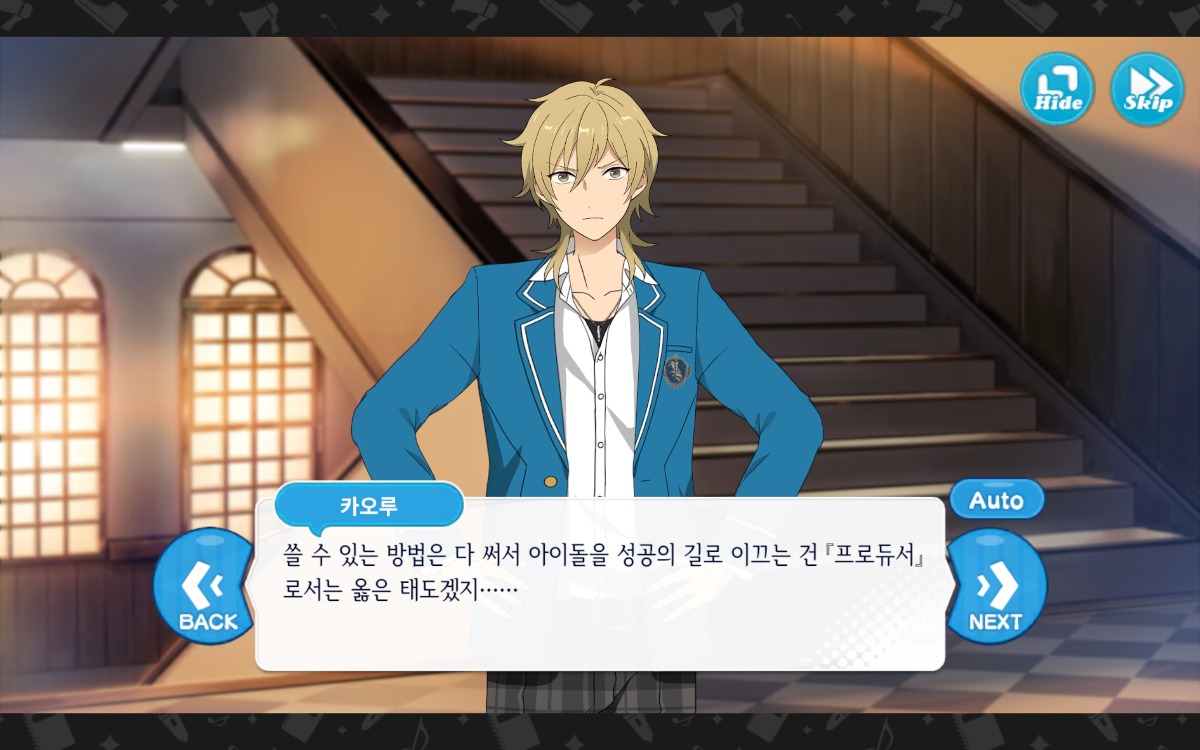This screenshot has width=1200, height=750.
Task: Skip the story scene
Action: point(1147,89)
